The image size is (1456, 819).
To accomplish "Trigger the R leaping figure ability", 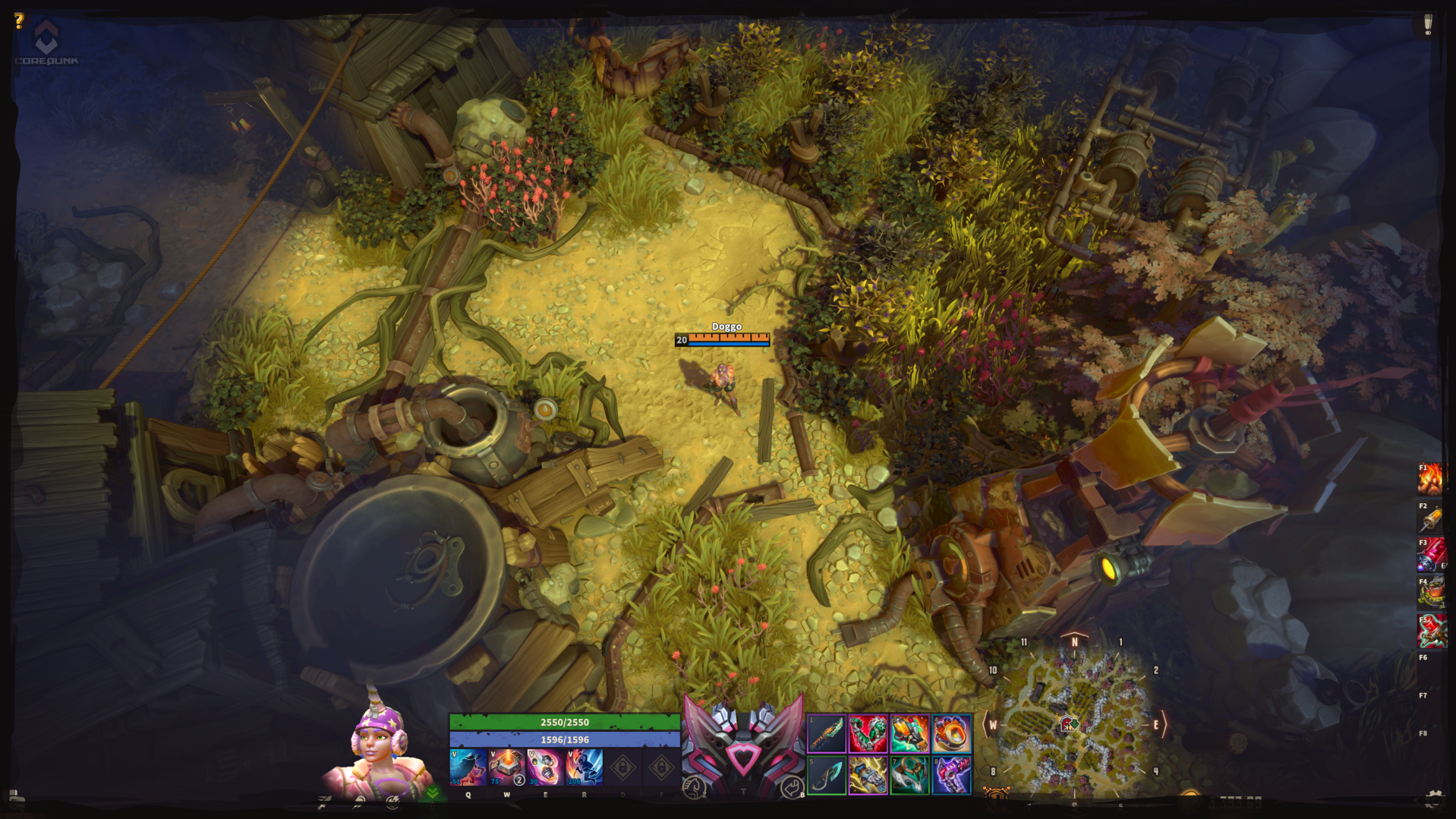I will coord(584,767).
